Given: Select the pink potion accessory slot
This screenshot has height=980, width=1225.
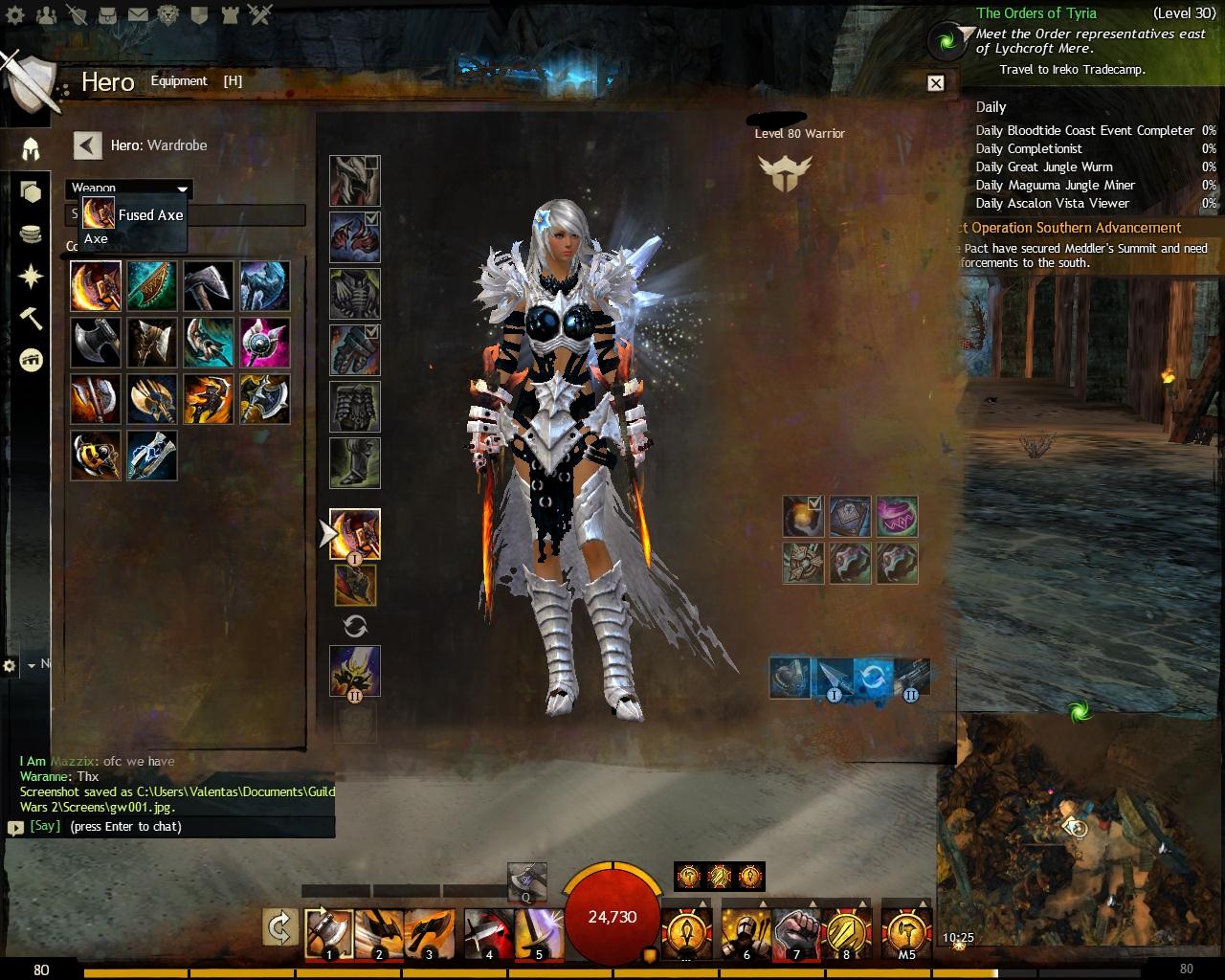Looking at the screenshot, I should pyautogui.click(x=897, y=517).
